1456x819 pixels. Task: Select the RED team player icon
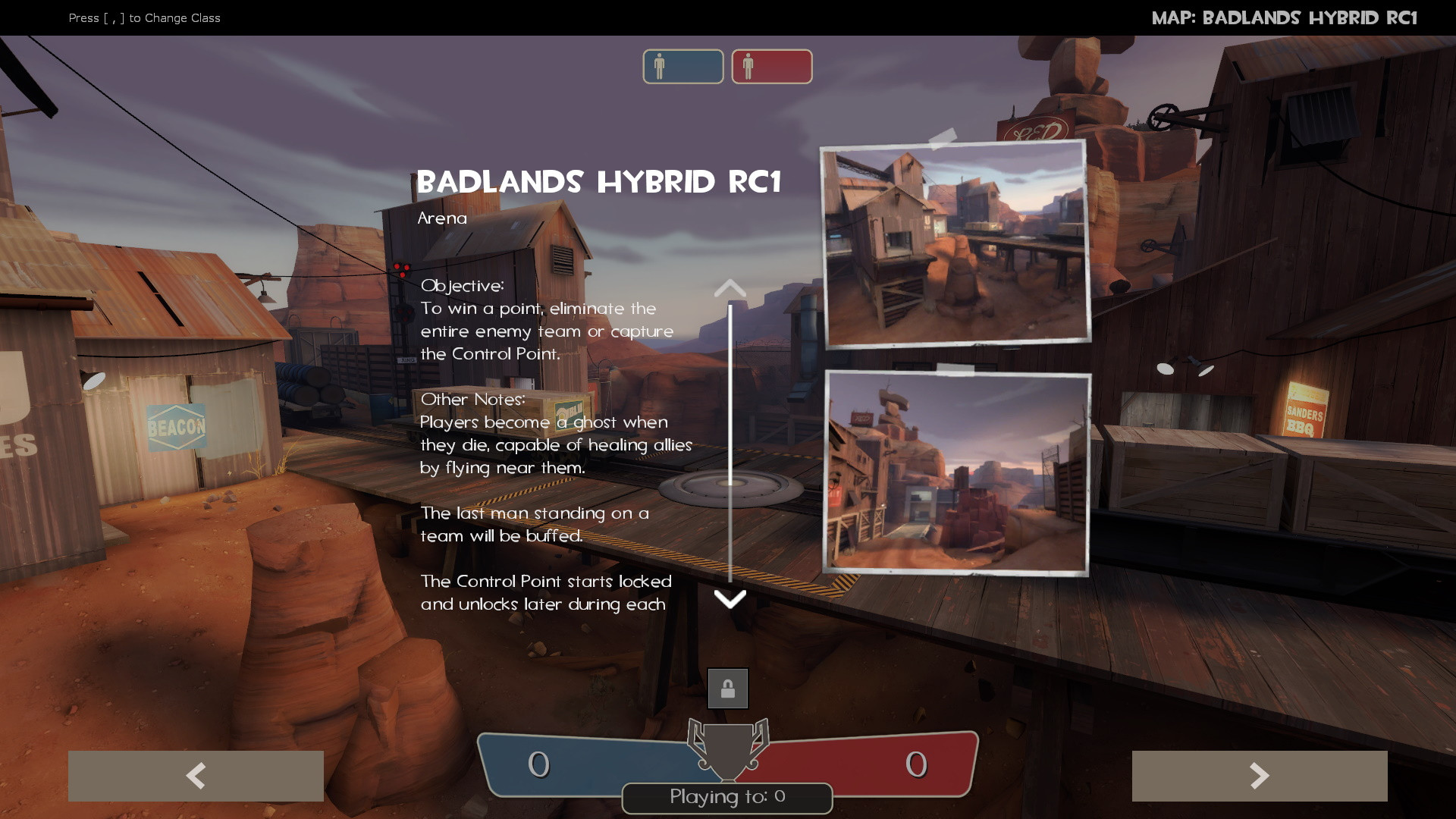pyautogui.click(x=771, y=67)
